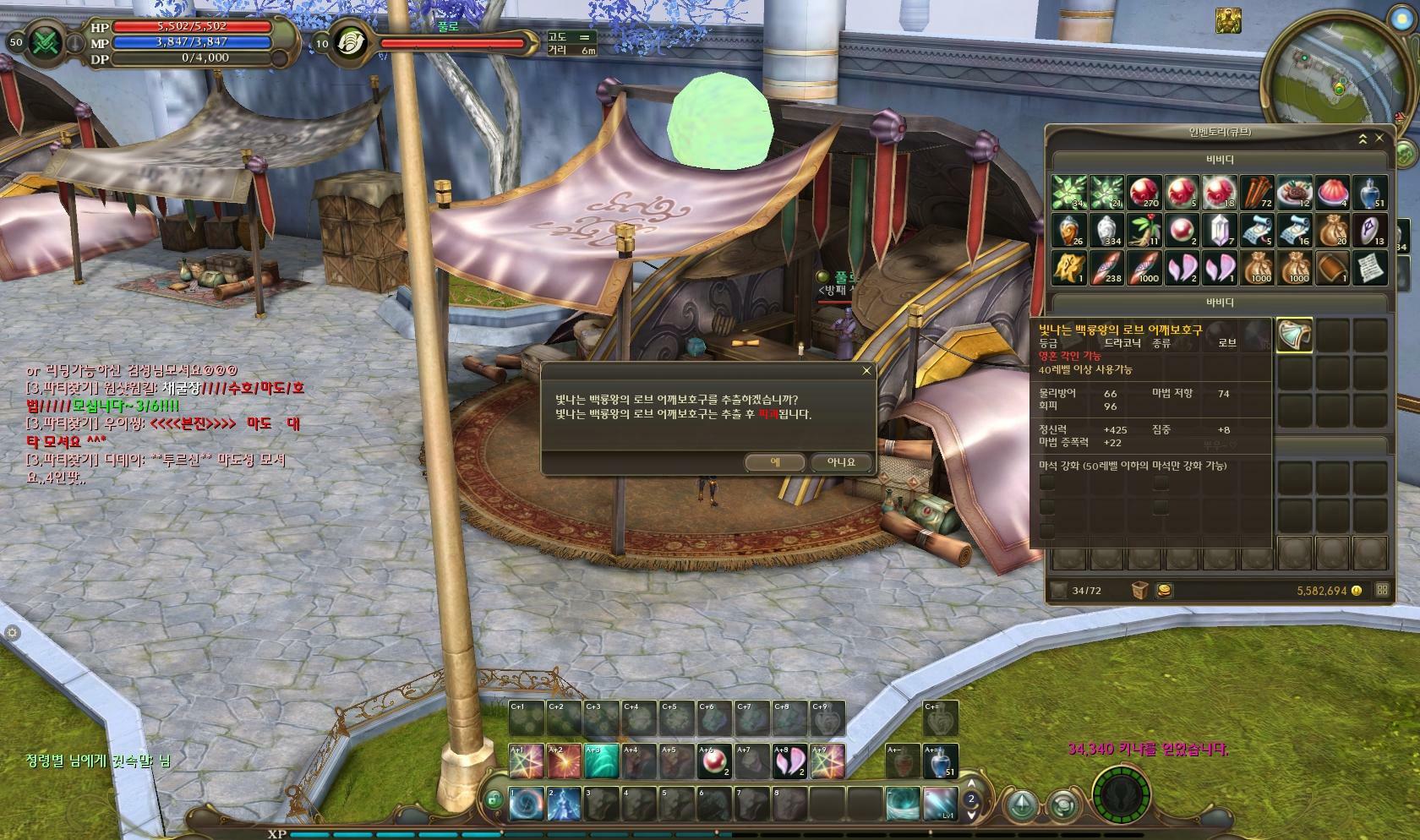Select the purple rune stone stack of 13
The image size is (1420, 840).
point(1370,230)
